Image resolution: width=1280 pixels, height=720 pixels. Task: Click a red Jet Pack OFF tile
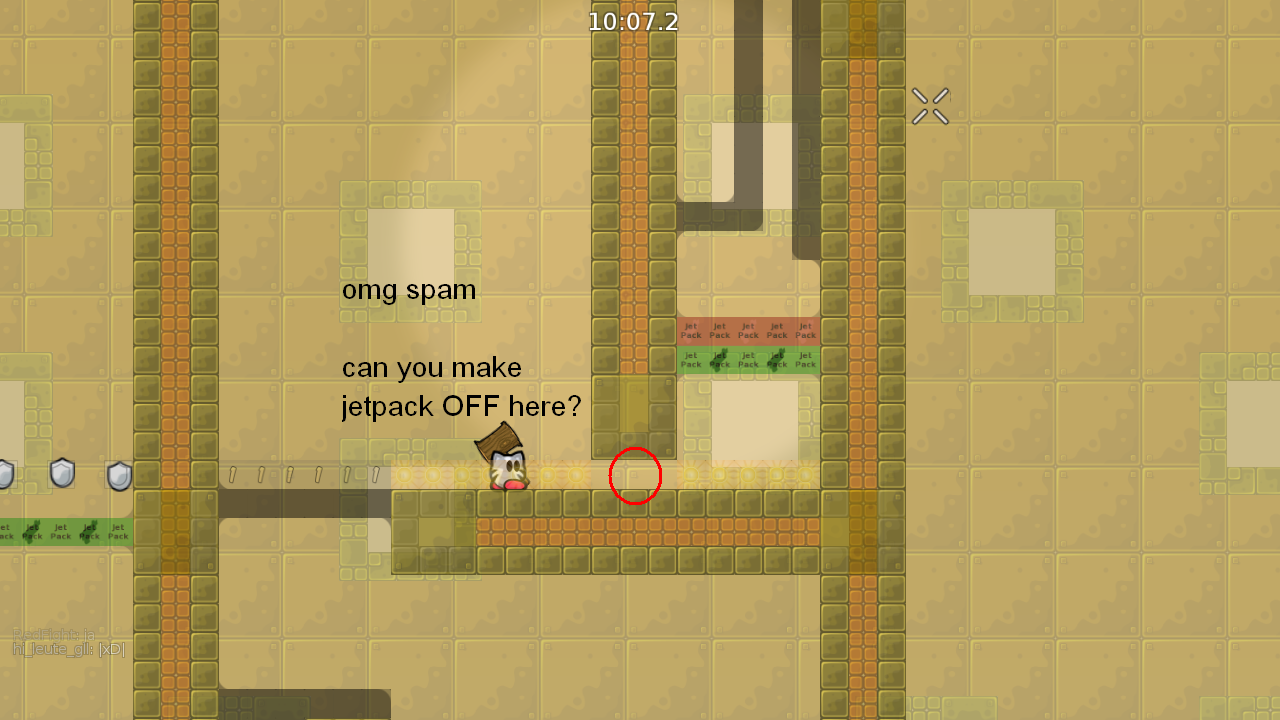click(x=747, y=330)
